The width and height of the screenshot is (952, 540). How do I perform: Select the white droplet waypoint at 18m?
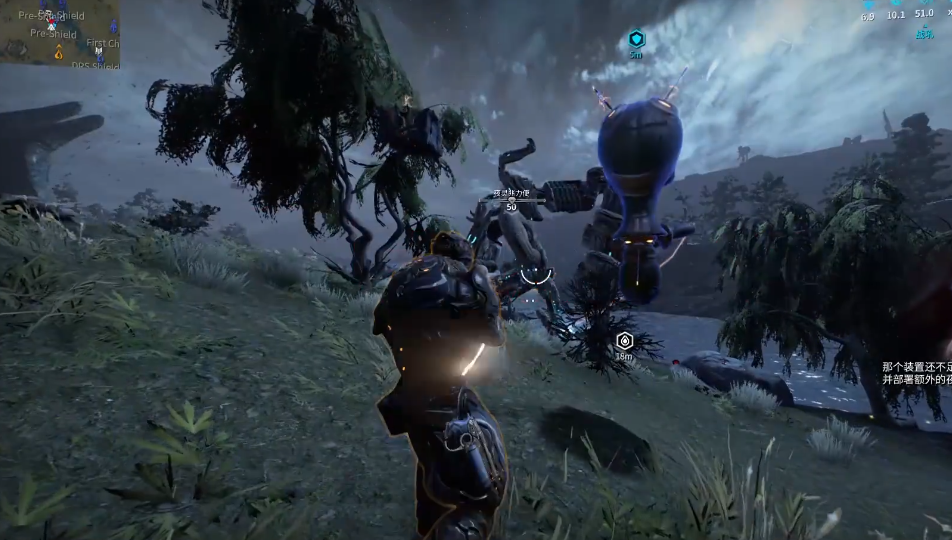(624, 341)
